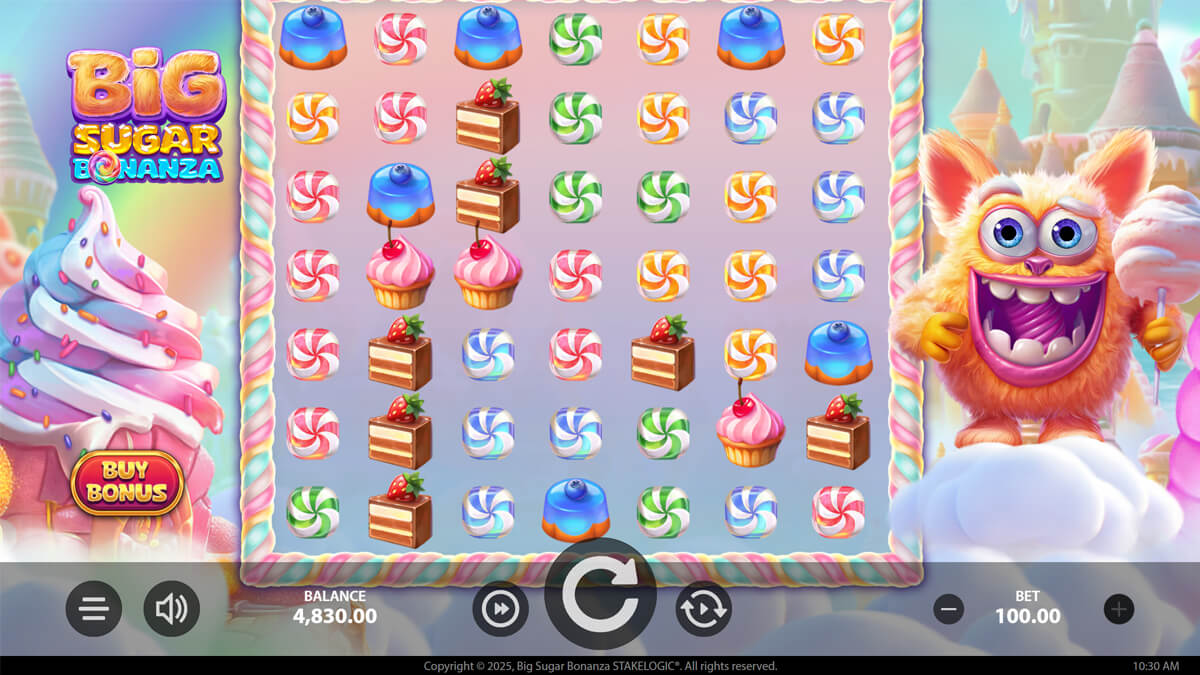Open the autoplay spin settings
Viewport: 1200px width, 675px height.
[703, 609]
